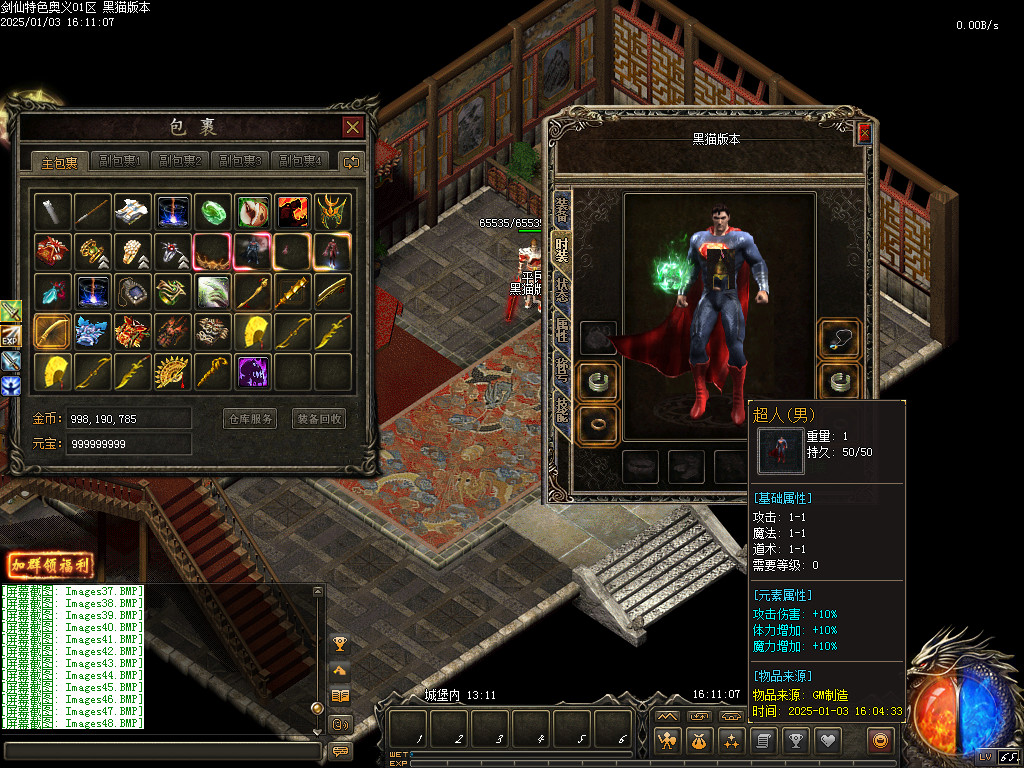Select the green jade gem item
The height and width of the screenshot is (768, 1024).
tap(213, 212)
